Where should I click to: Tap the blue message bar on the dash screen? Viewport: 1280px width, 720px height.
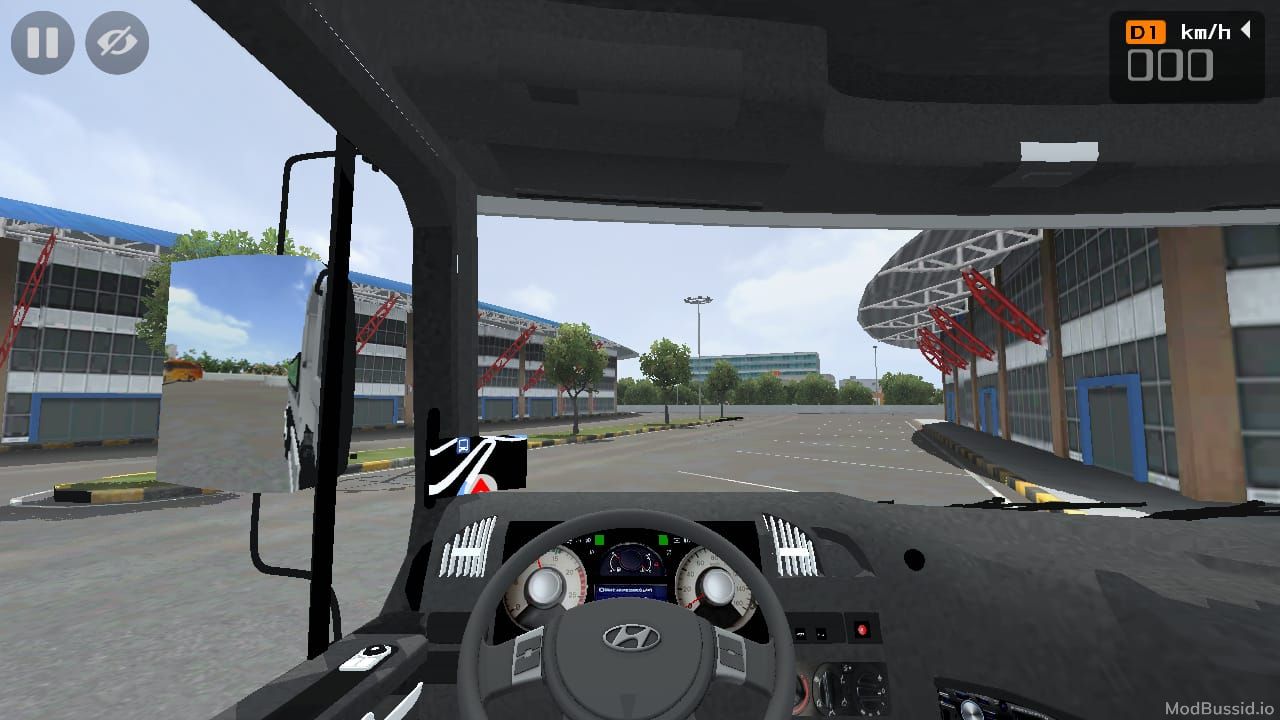coord(632,590)
